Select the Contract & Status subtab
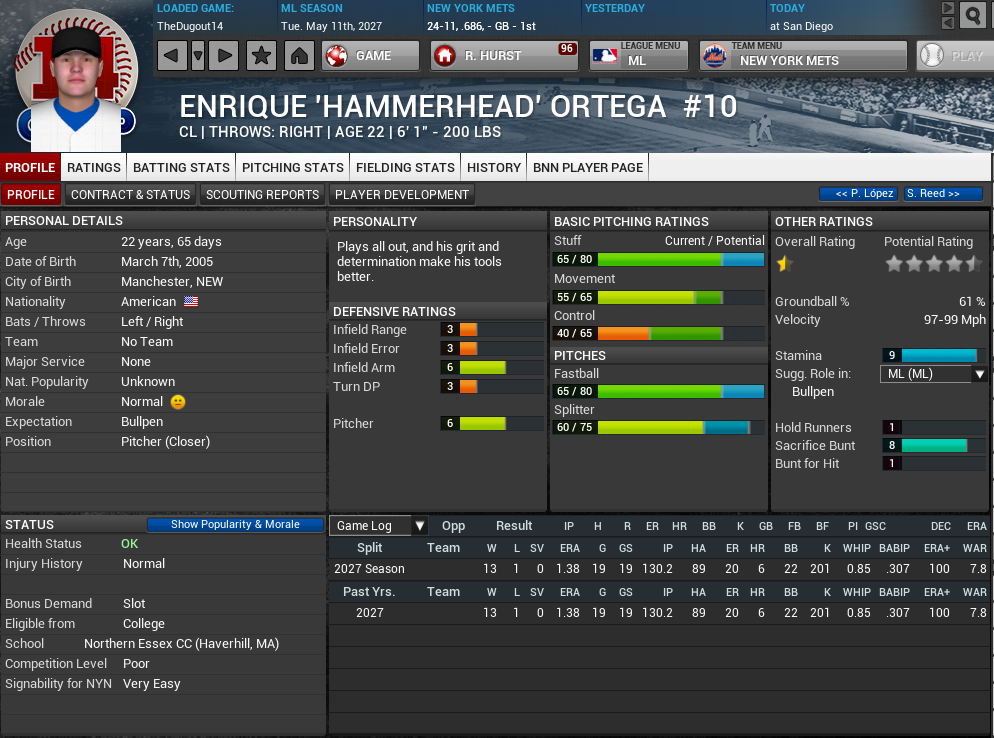The image size is (994, 738). [x=130, y=194]
